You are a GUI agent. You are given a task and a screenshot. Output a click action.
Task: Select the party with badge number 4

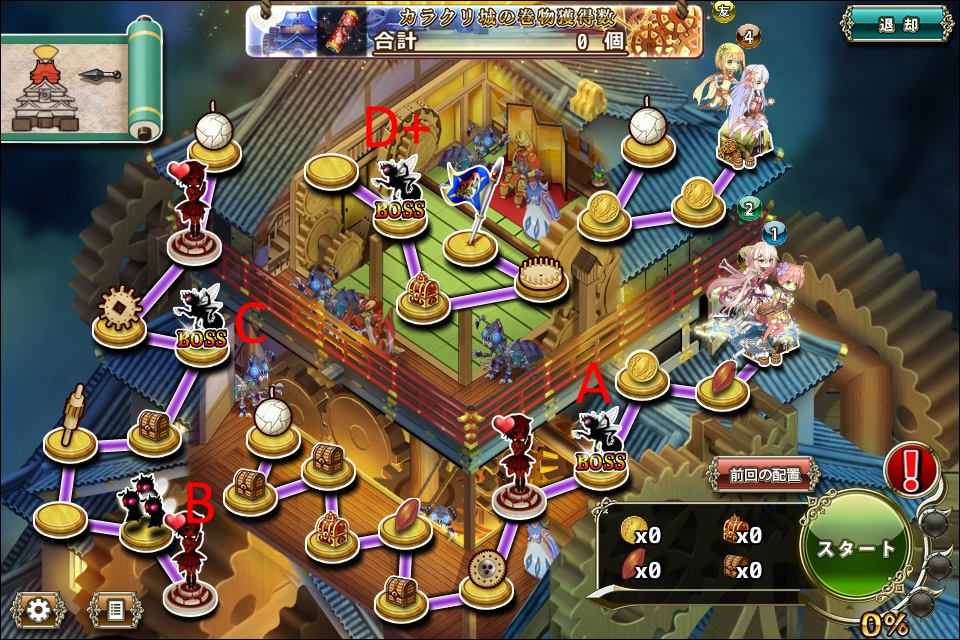coord(742,110)
